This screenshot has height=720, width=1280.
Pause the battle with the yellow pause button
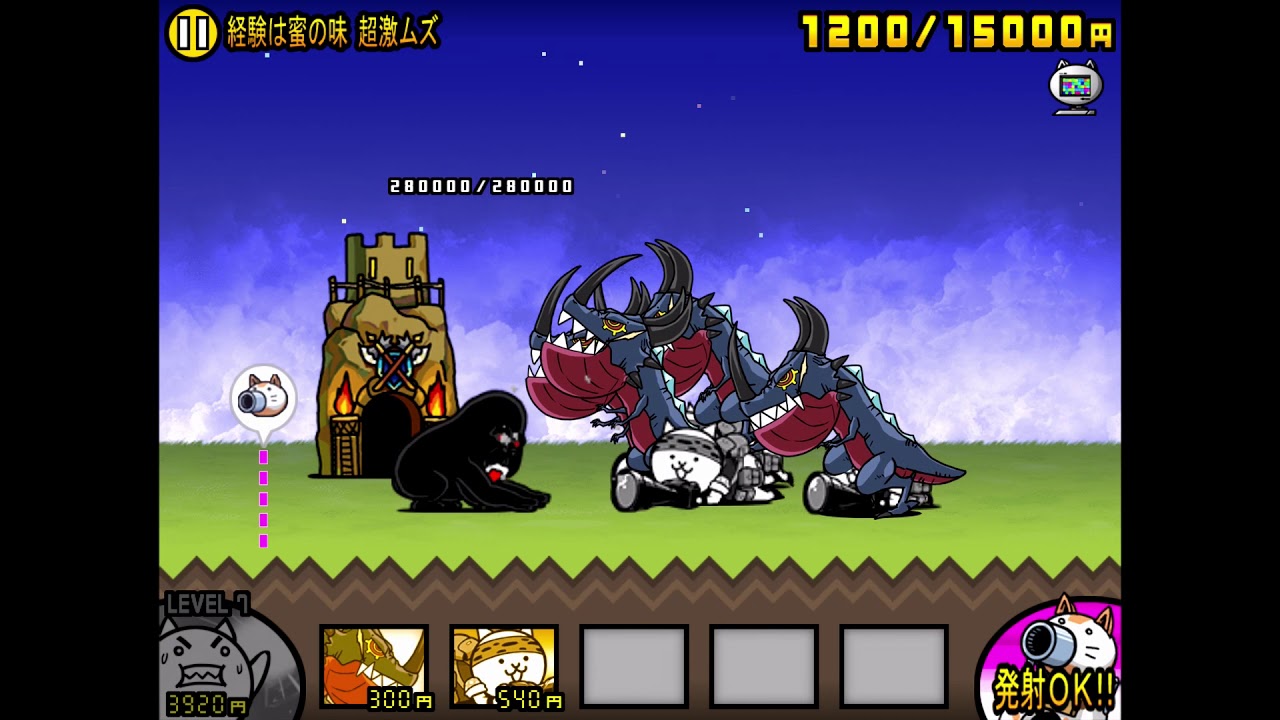pyautogui.click(x=192, y=33)
